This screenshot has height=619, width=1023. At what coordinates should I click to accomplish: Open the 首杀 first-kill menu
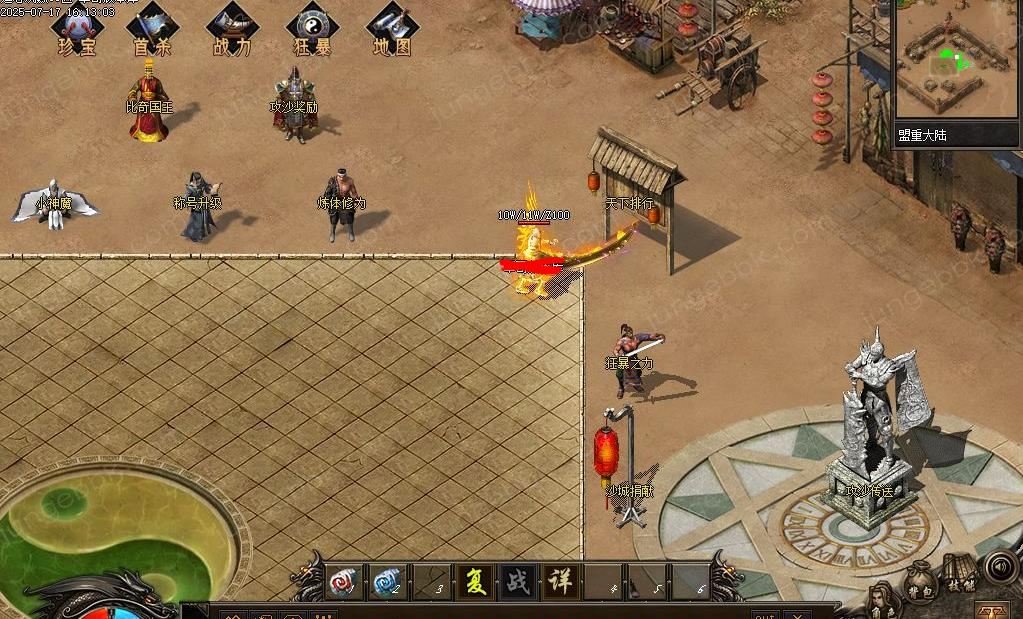[154, 29]
